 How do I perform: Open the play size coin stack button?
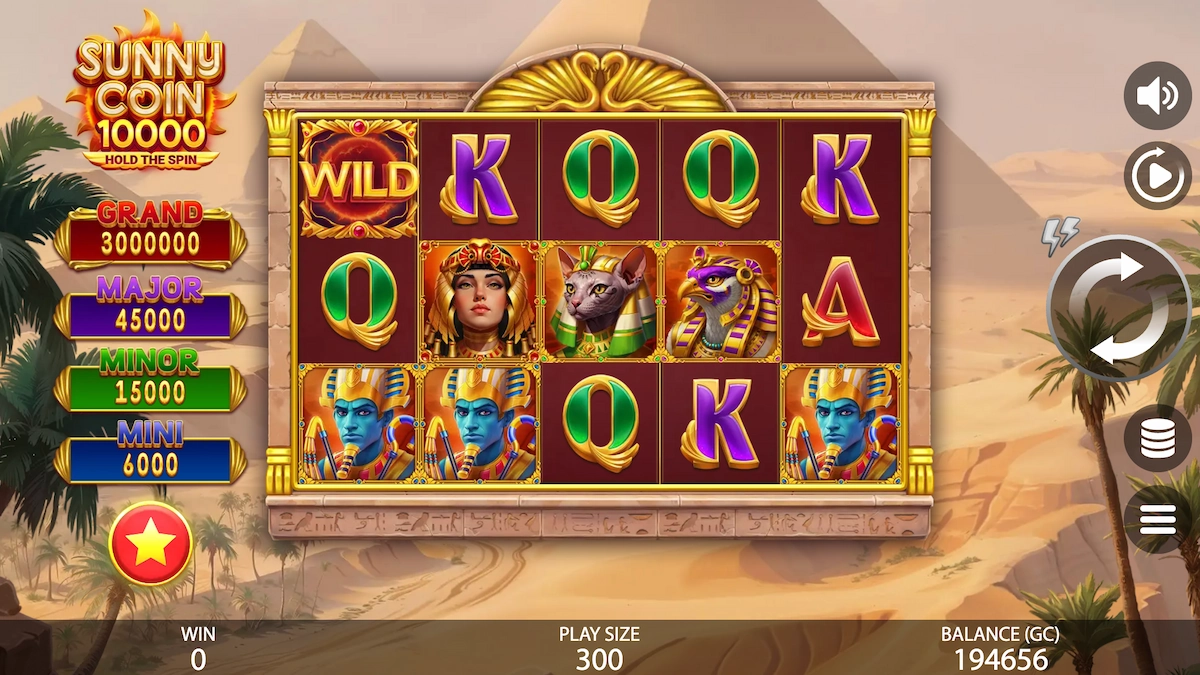pyautogui.click(x=1157, y=438)
